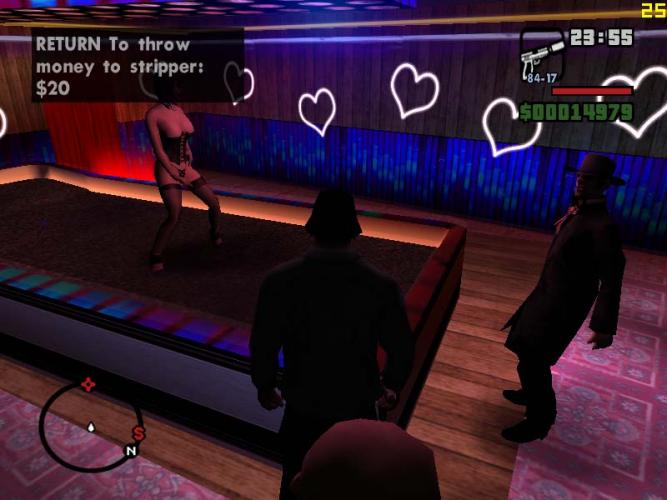
Task: Click the red S marker on the radar
Action: (138, 434)
